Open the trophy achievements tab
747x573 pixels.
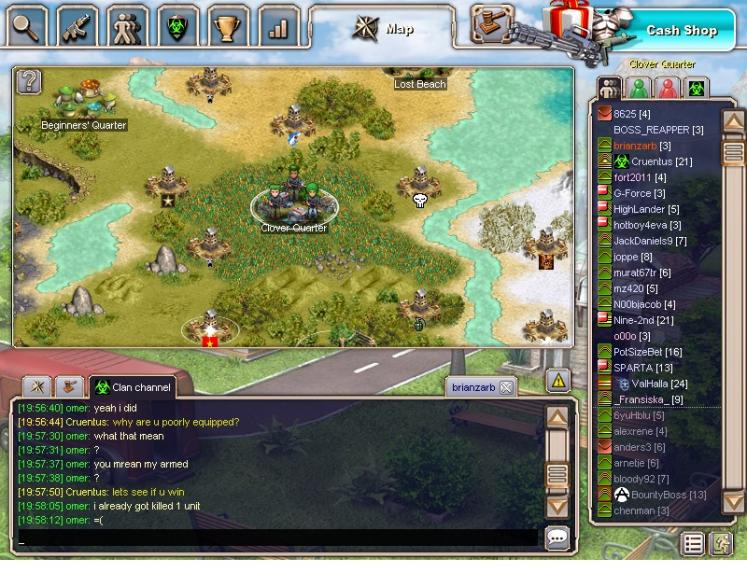pyautogui.click(x=228, y=27)
